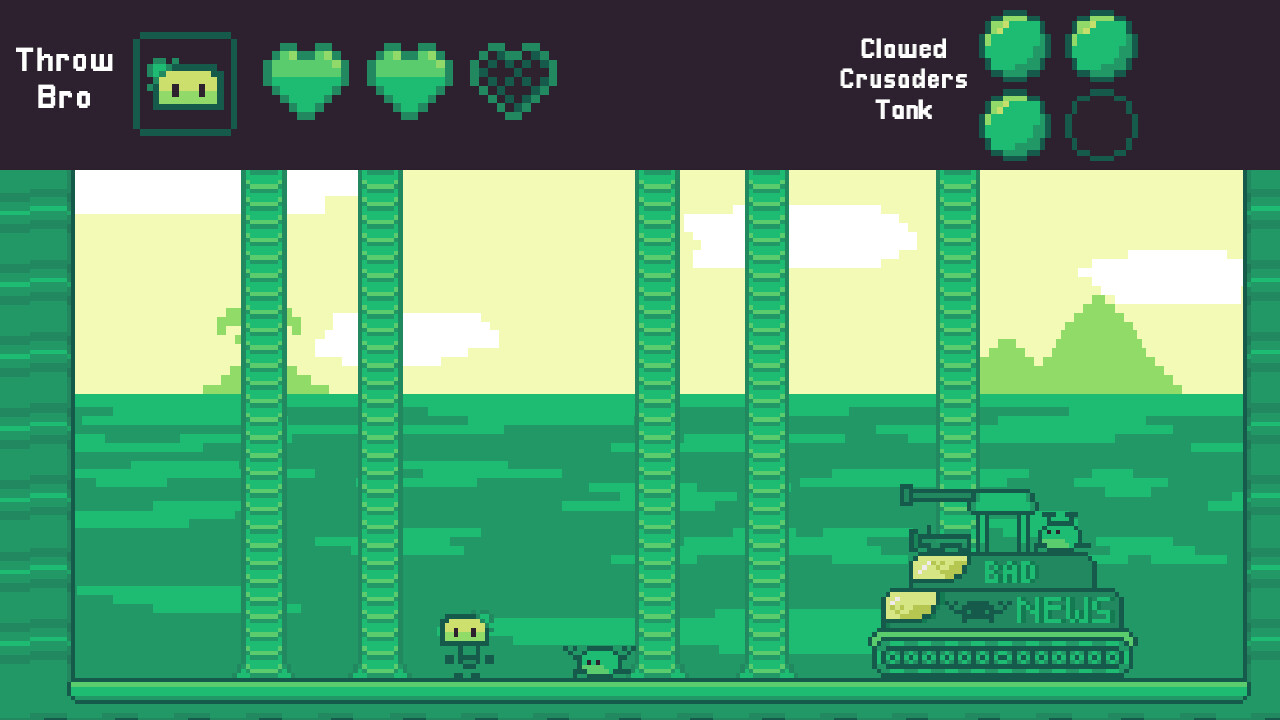Image resolution: width=1280 pixels, height=720 pixels.
Task: Select the Throw Bro title text
Action: point(64,78)
